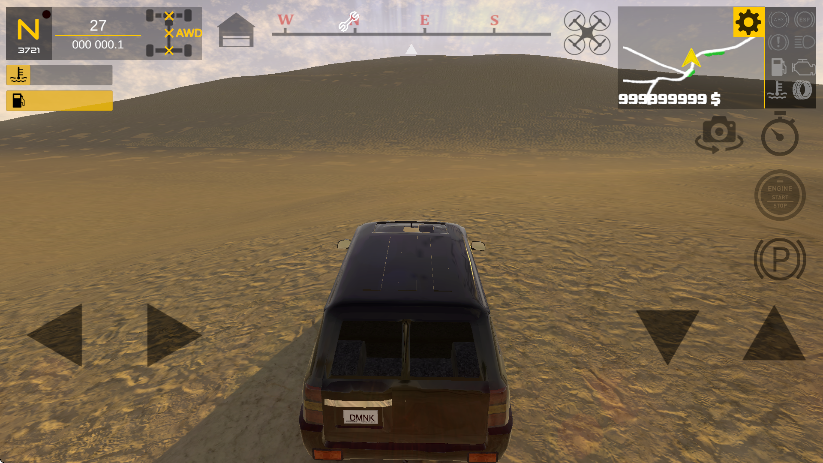Open the settings gear menu
This screenshot has height=463, width=823.
[x=748, y=22]
